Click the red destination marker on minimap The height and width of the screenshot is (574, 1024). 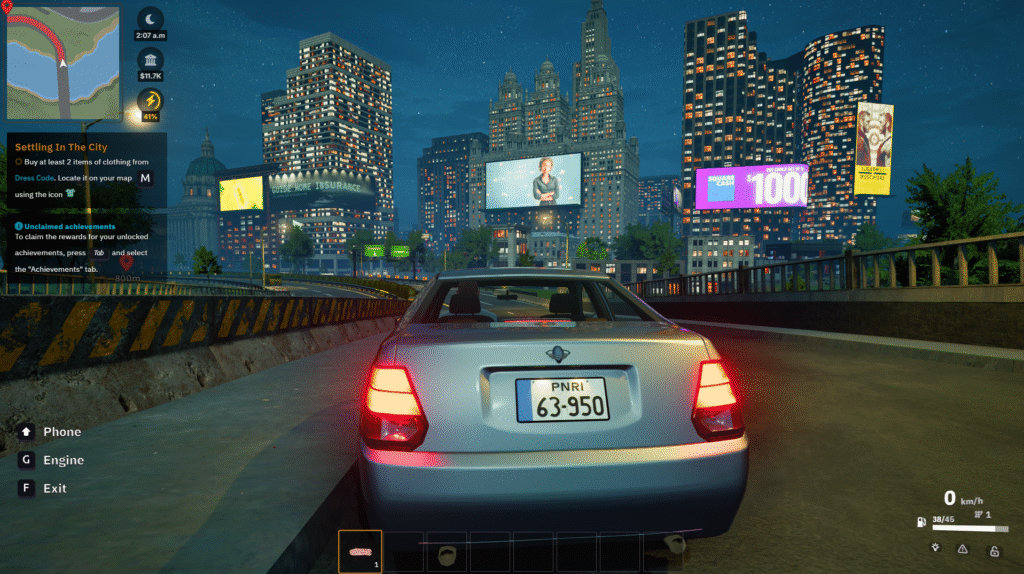[8, 5]
